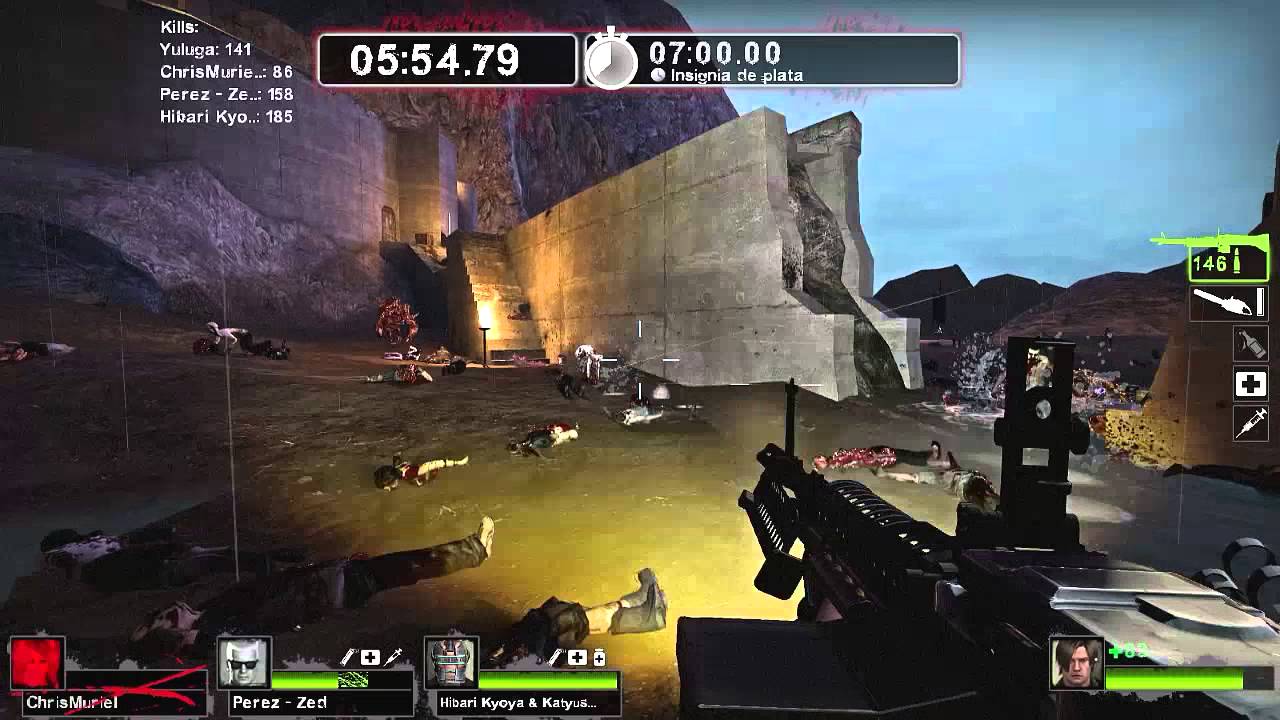The width and height of the screenshot is (1280, 720).
Task: Click Perez-Zed's adrenaline shot icon
Action: tap(393, 658)
